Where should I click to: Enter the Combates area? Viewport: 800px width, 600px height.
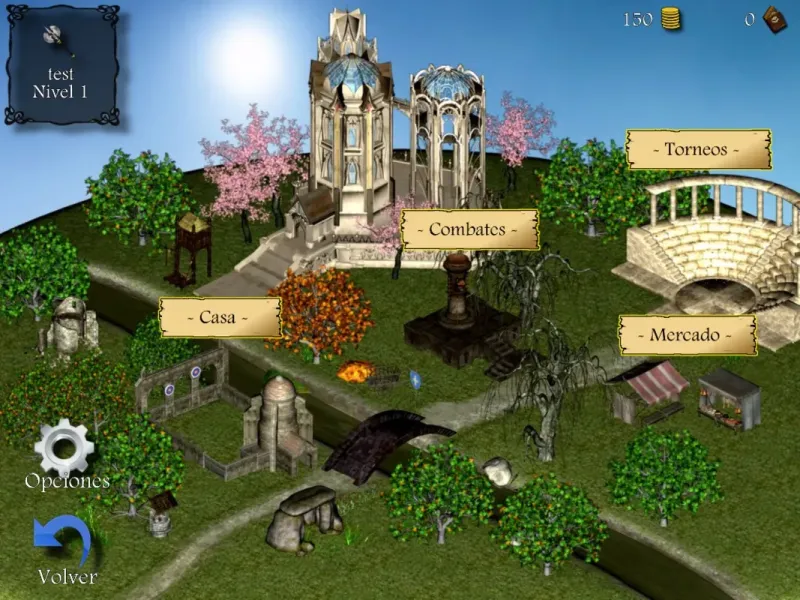click(469, 230)
